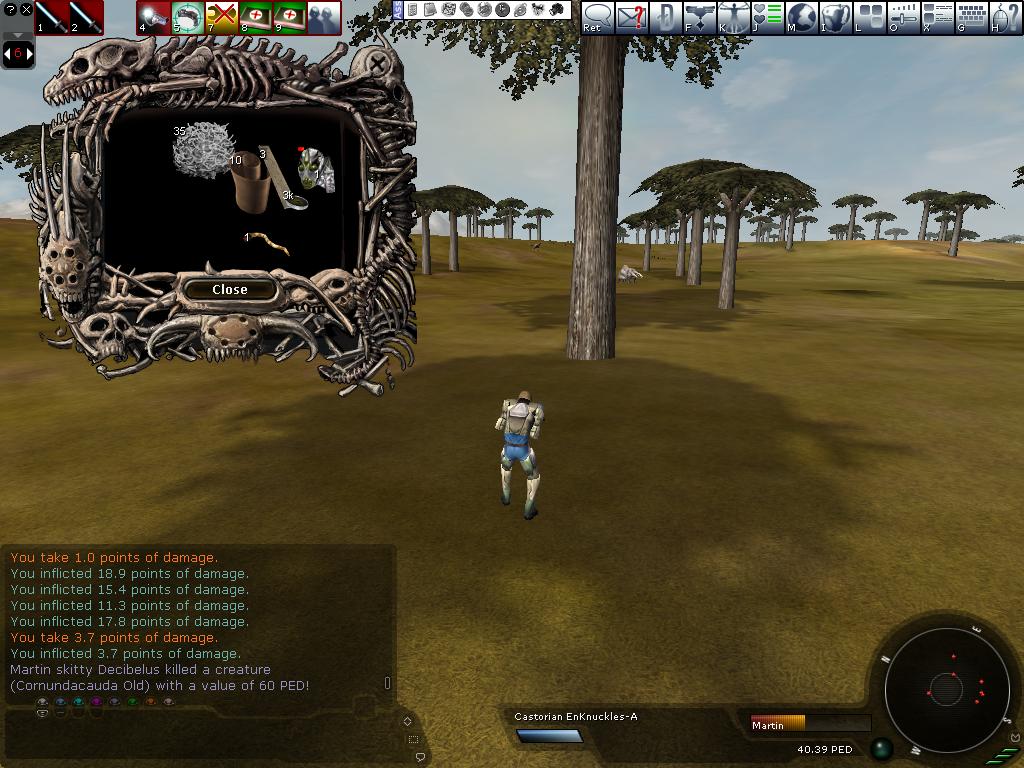Use the first aid kit in slot 8
Image resolution: width=1024 pixels, height=768 pixels.
pyautogui.click(x=256, y=17)
